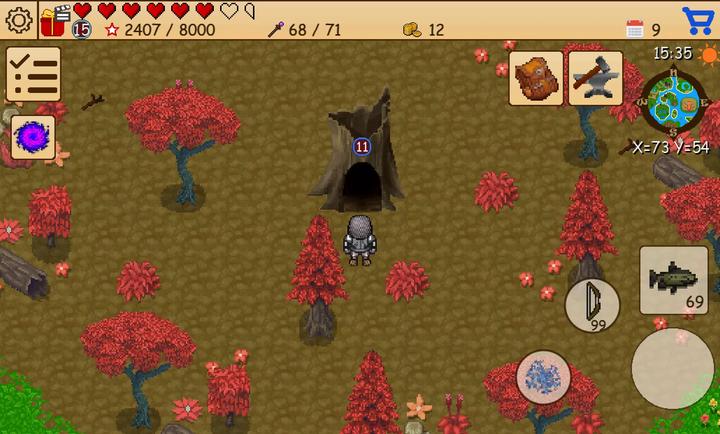The height and width of the screenshot is (434, 720).
Task: Claim the red gift box reward
Action: [x=53, y=19]
